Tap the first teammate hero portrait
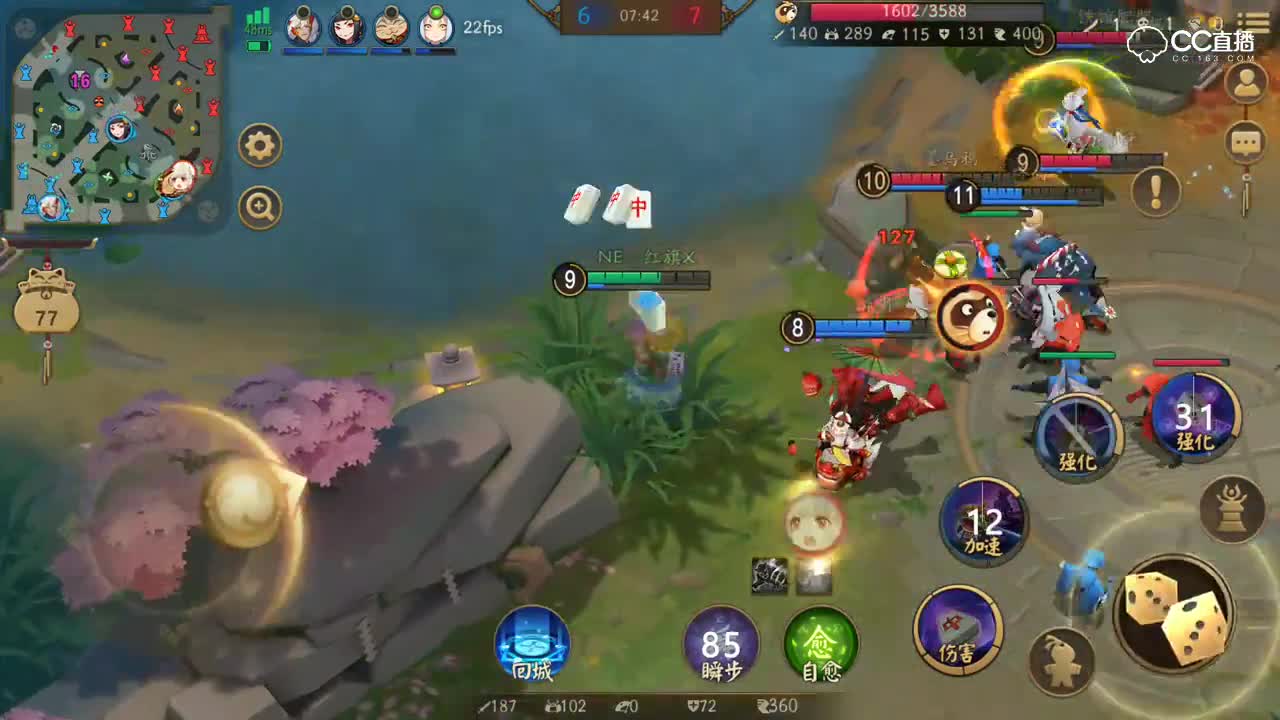 [x=302, y=27]
